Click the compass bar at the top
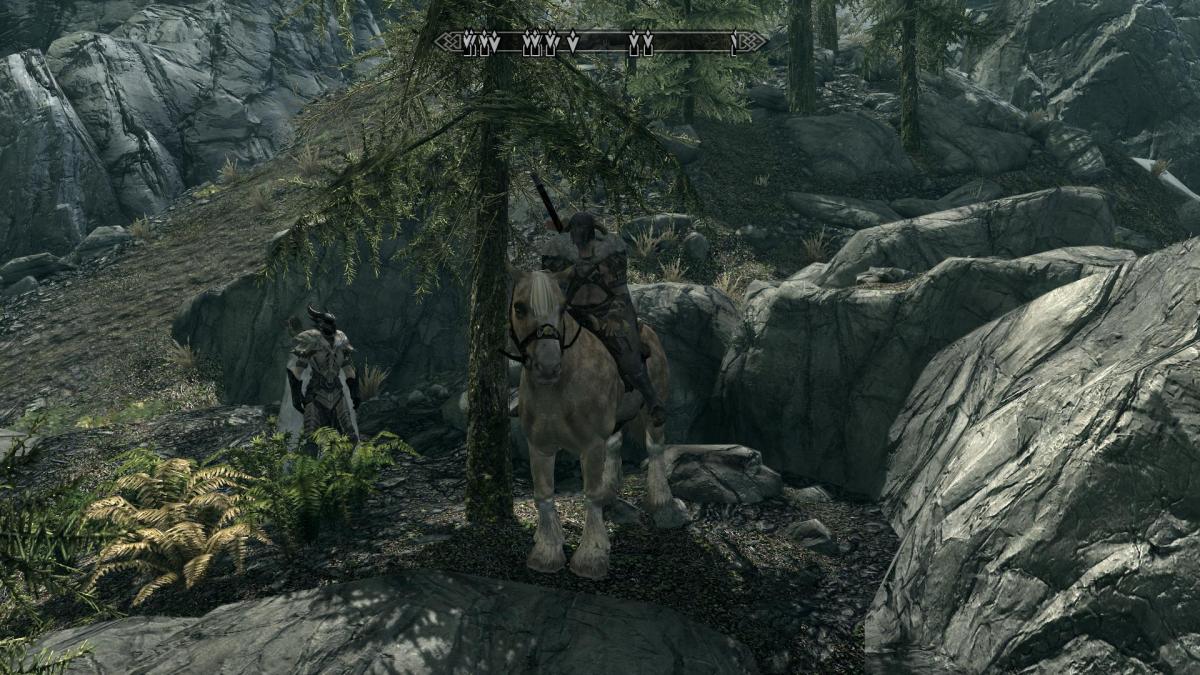Image resolution: width=1200 pixels, height=675 pixels. click(x=601, y=42)
